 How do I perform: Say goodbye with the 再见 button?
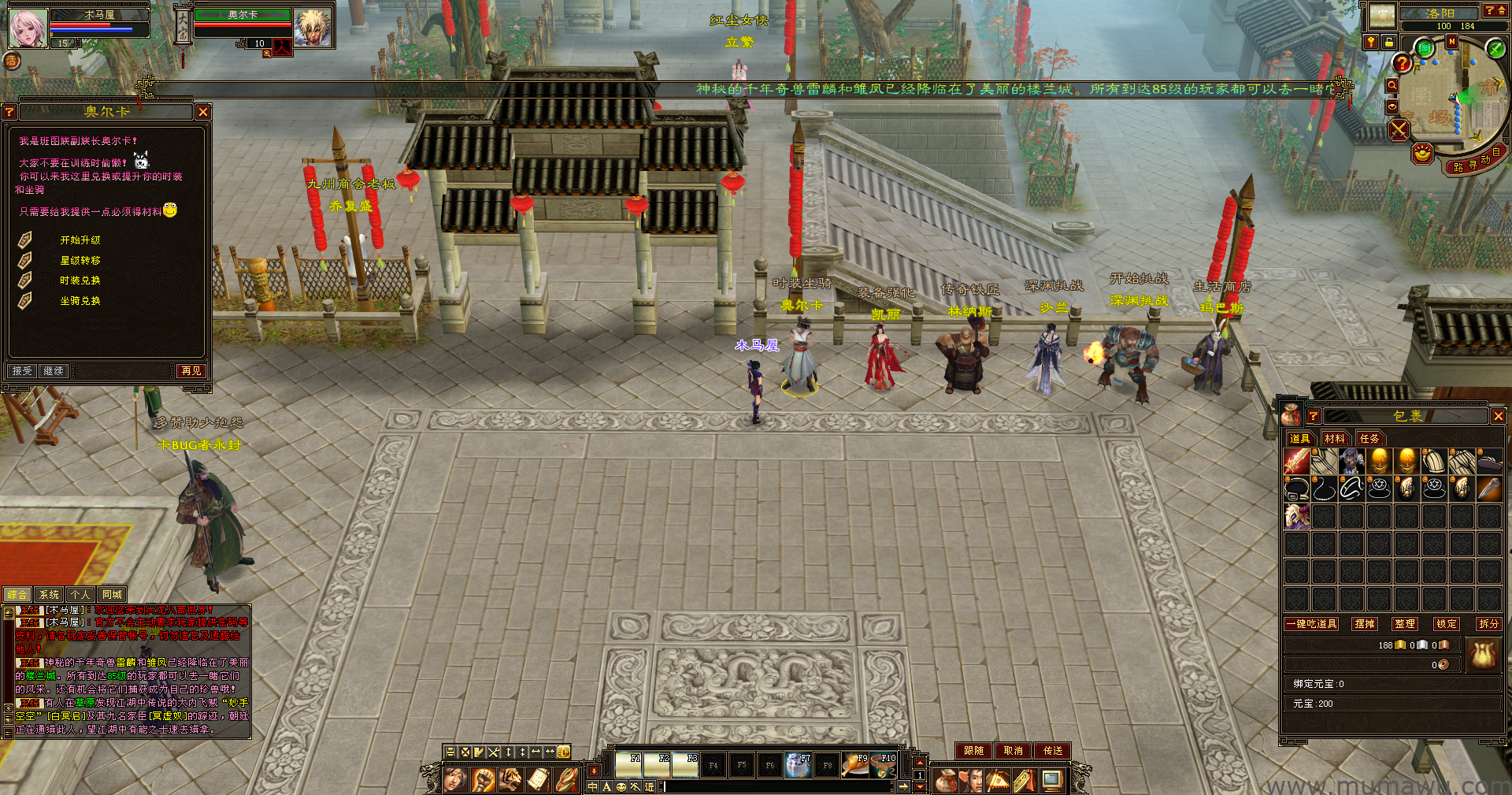[x=191, y=370]
